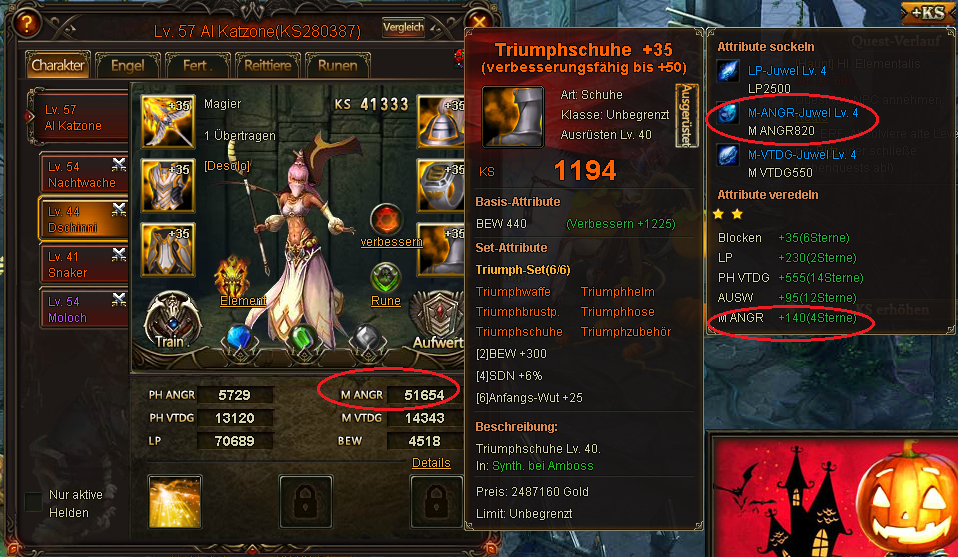Image resolution: width=958 pixels, height=557 pixels.
Task: Open the Rune link
Action: pos(386,301)
